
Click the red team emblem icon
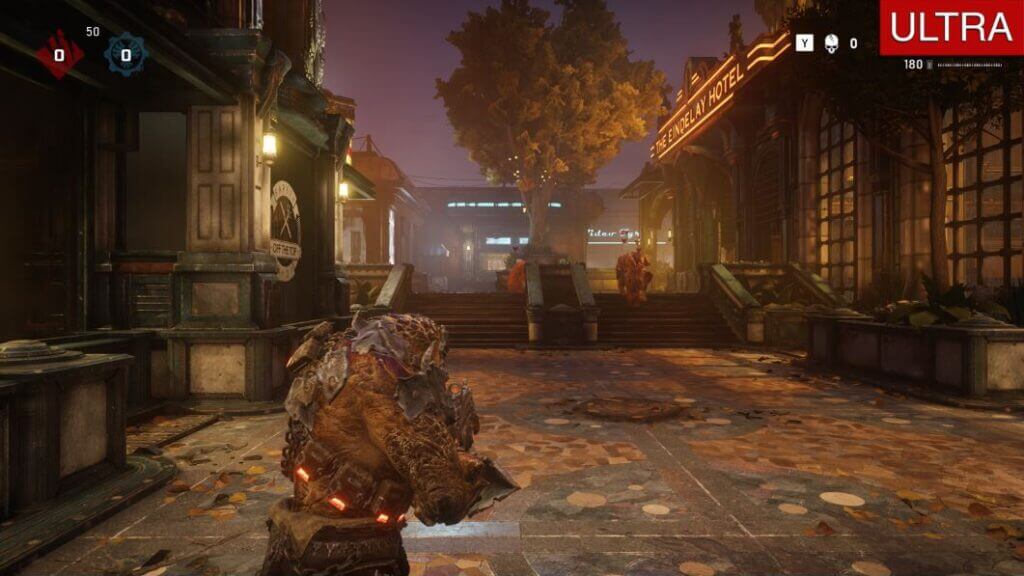click(x=59, y=53)
